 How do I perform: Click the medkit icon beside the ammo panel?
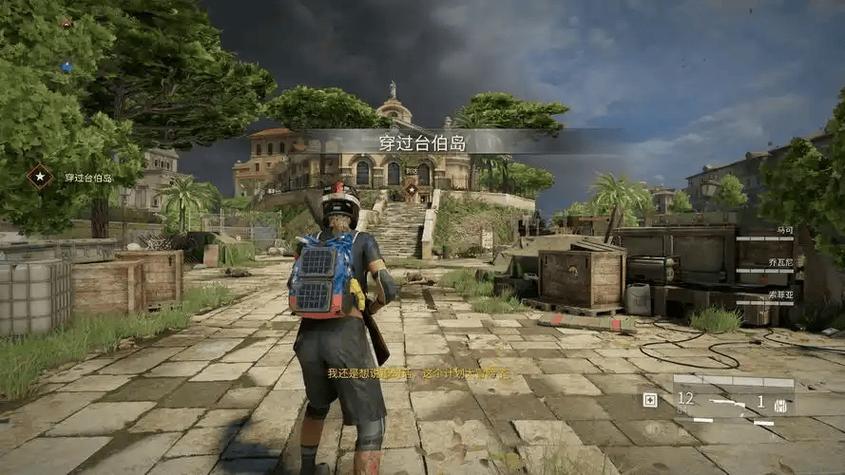650,400
